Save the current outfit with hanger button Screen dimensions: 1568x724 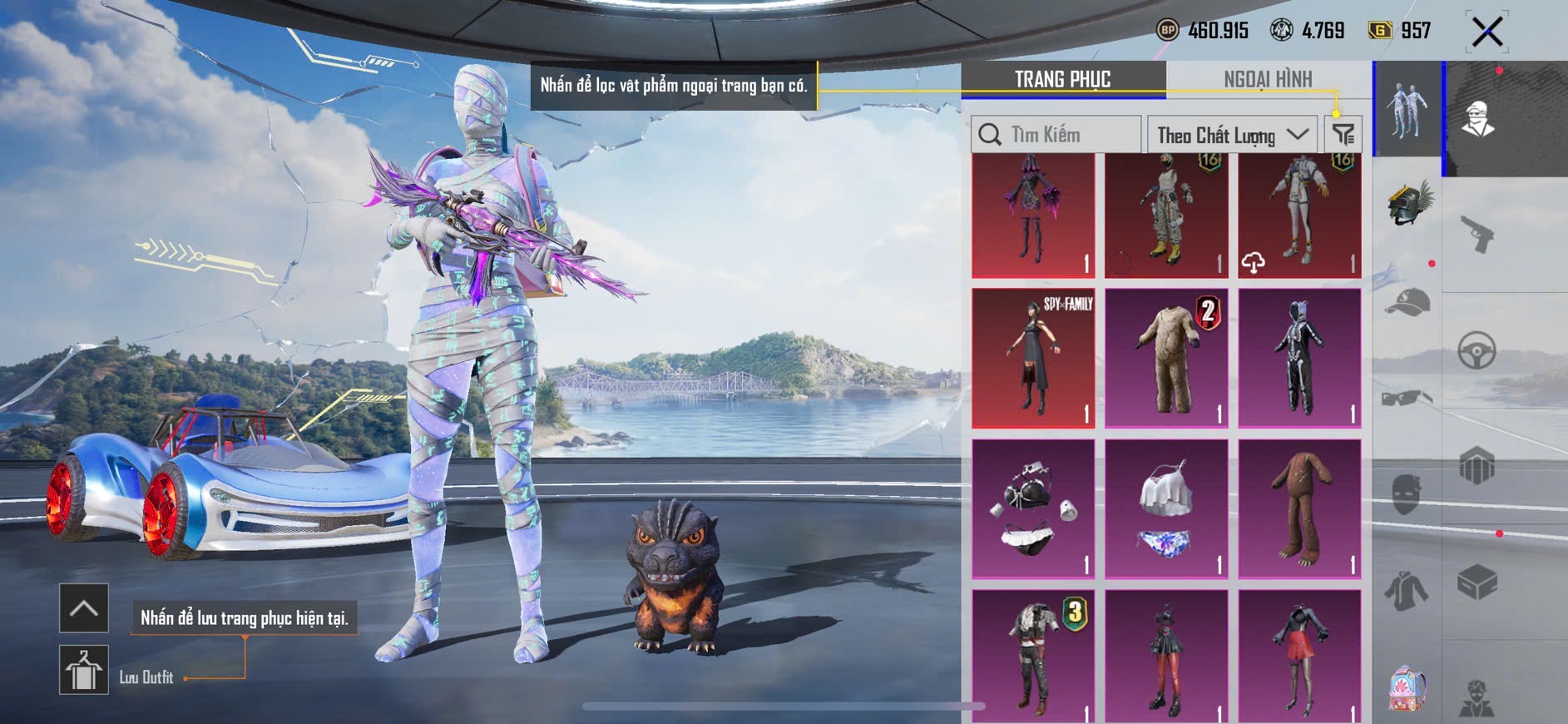click(x=84, y=670)
